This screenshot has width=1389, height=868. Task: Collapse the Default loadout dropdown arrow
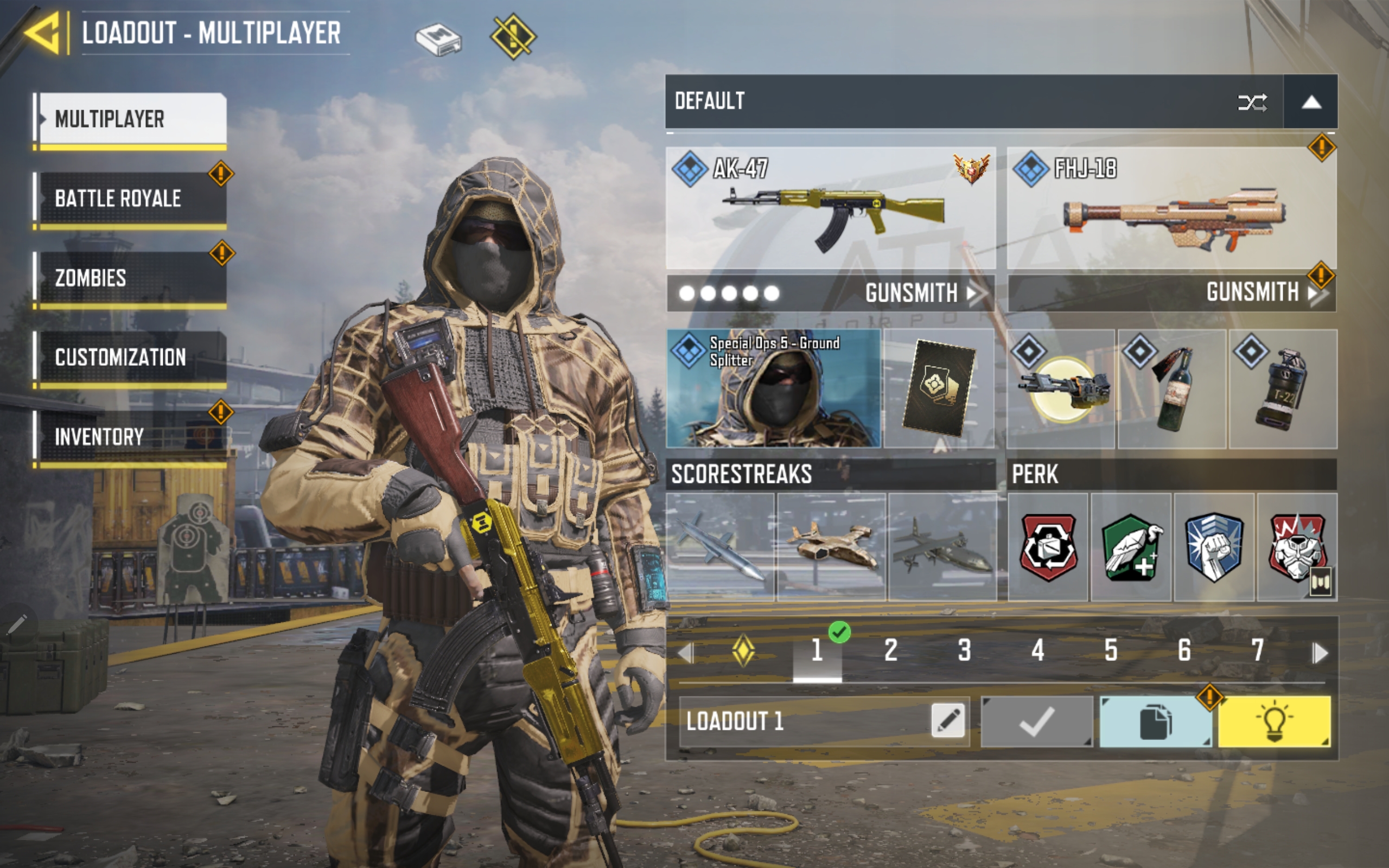click(x=1311, y=101)
